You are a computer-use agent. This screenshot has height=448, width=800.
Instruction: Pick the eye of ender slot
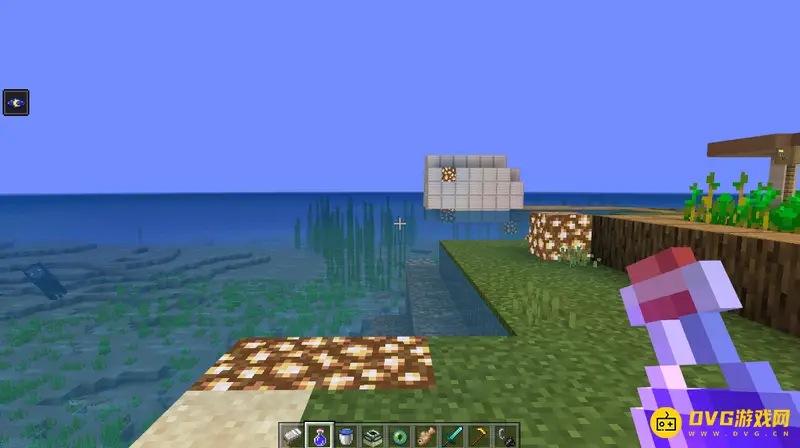[x=399, y=435]
